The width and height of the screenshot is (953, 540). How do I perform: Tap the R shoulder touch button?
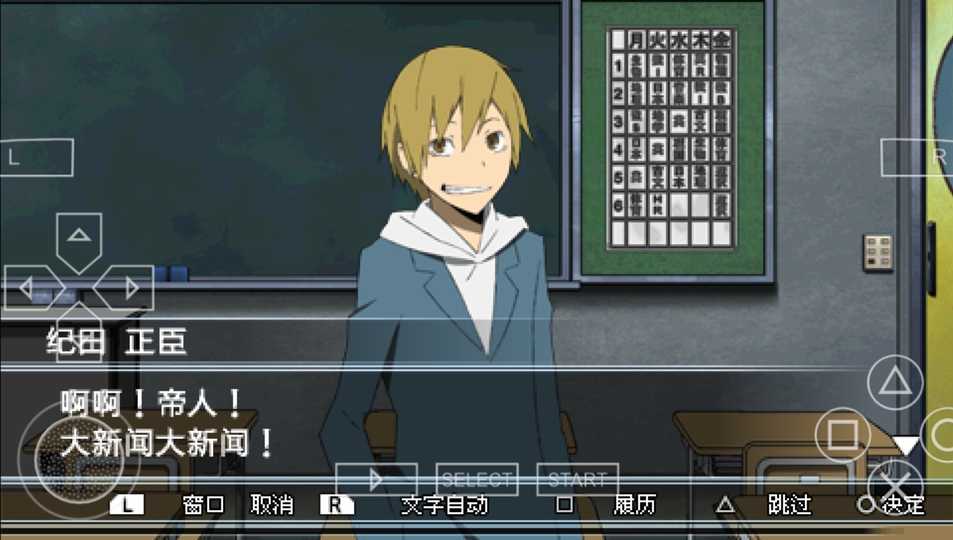[920, 157]
